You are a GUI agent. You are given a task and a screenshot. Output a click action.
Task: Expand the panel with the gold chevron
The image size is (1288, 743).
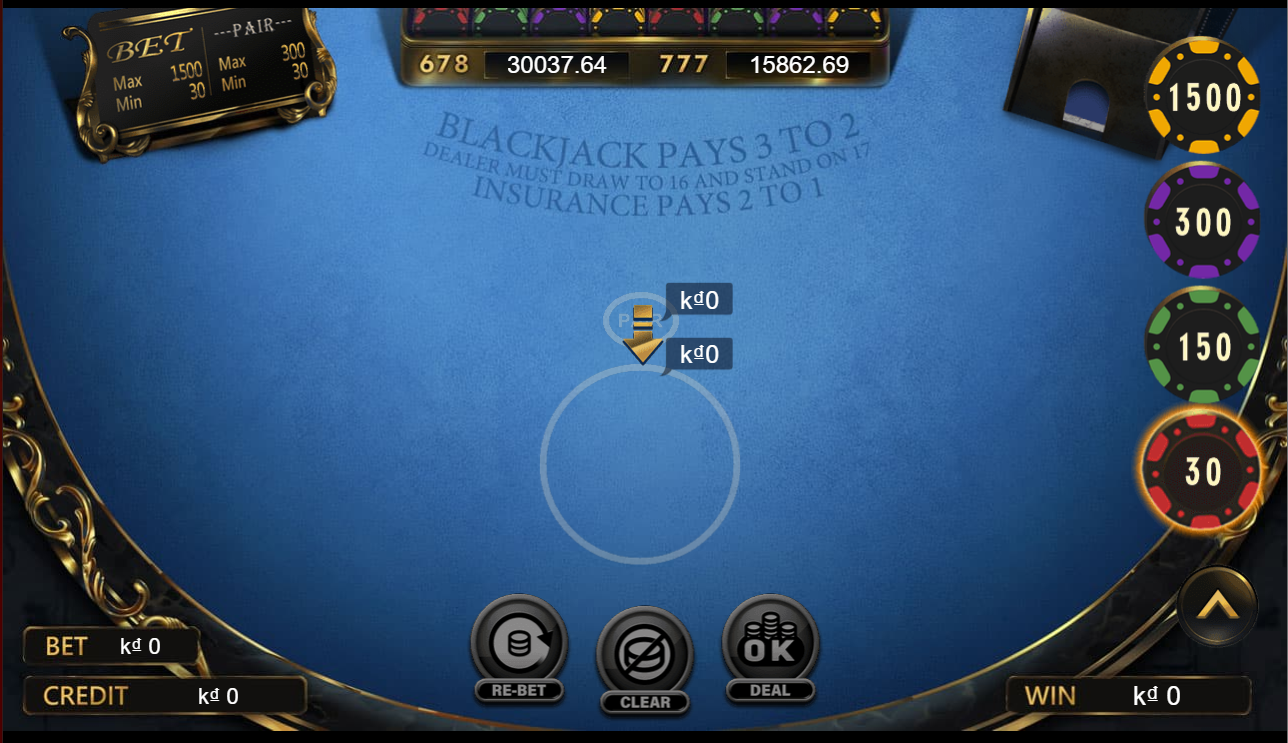[x=1217, y=606]
